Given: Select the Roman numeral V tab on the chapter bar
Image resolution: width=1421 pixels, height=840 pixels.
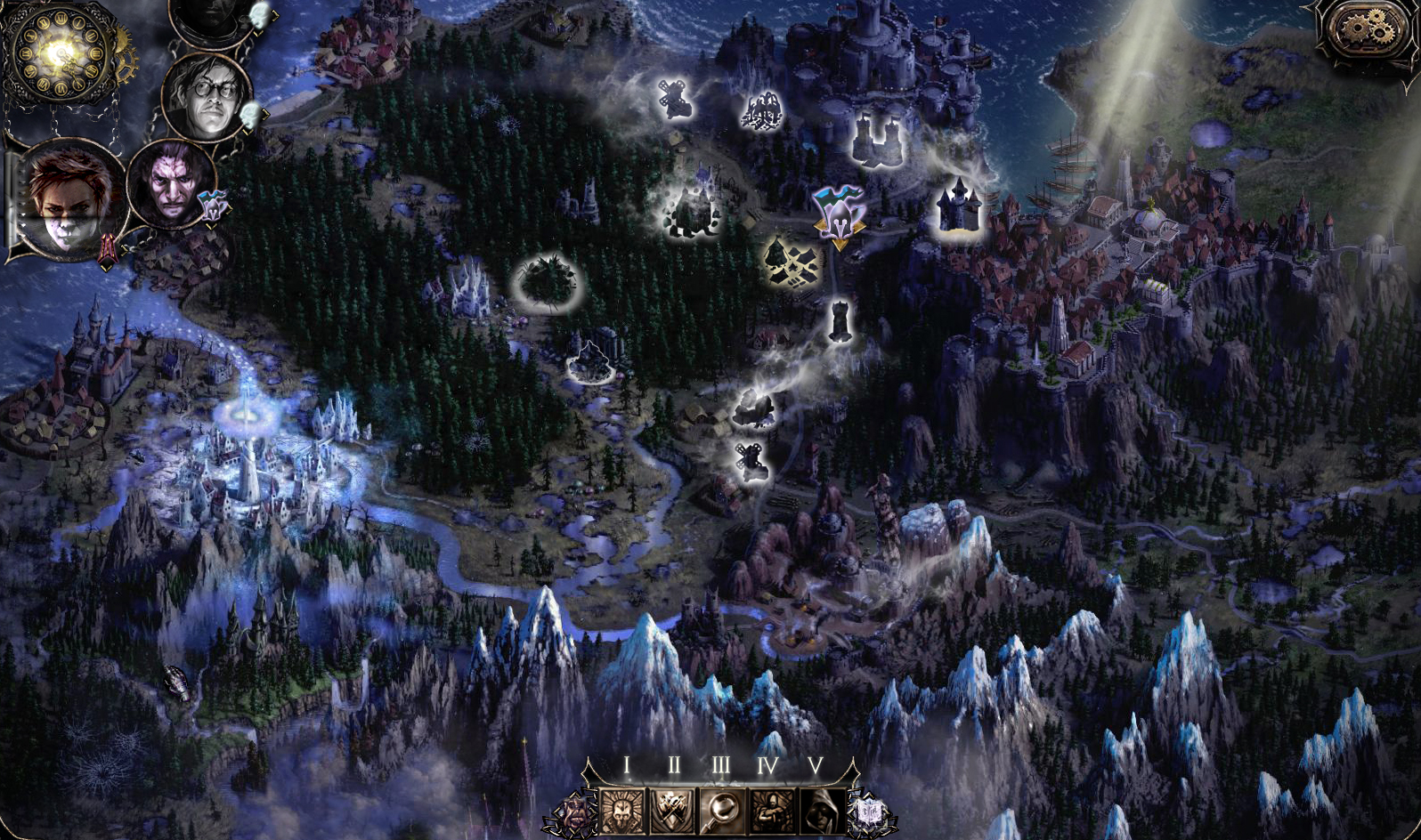Looking at the screenshot, I should pos(816,763).
